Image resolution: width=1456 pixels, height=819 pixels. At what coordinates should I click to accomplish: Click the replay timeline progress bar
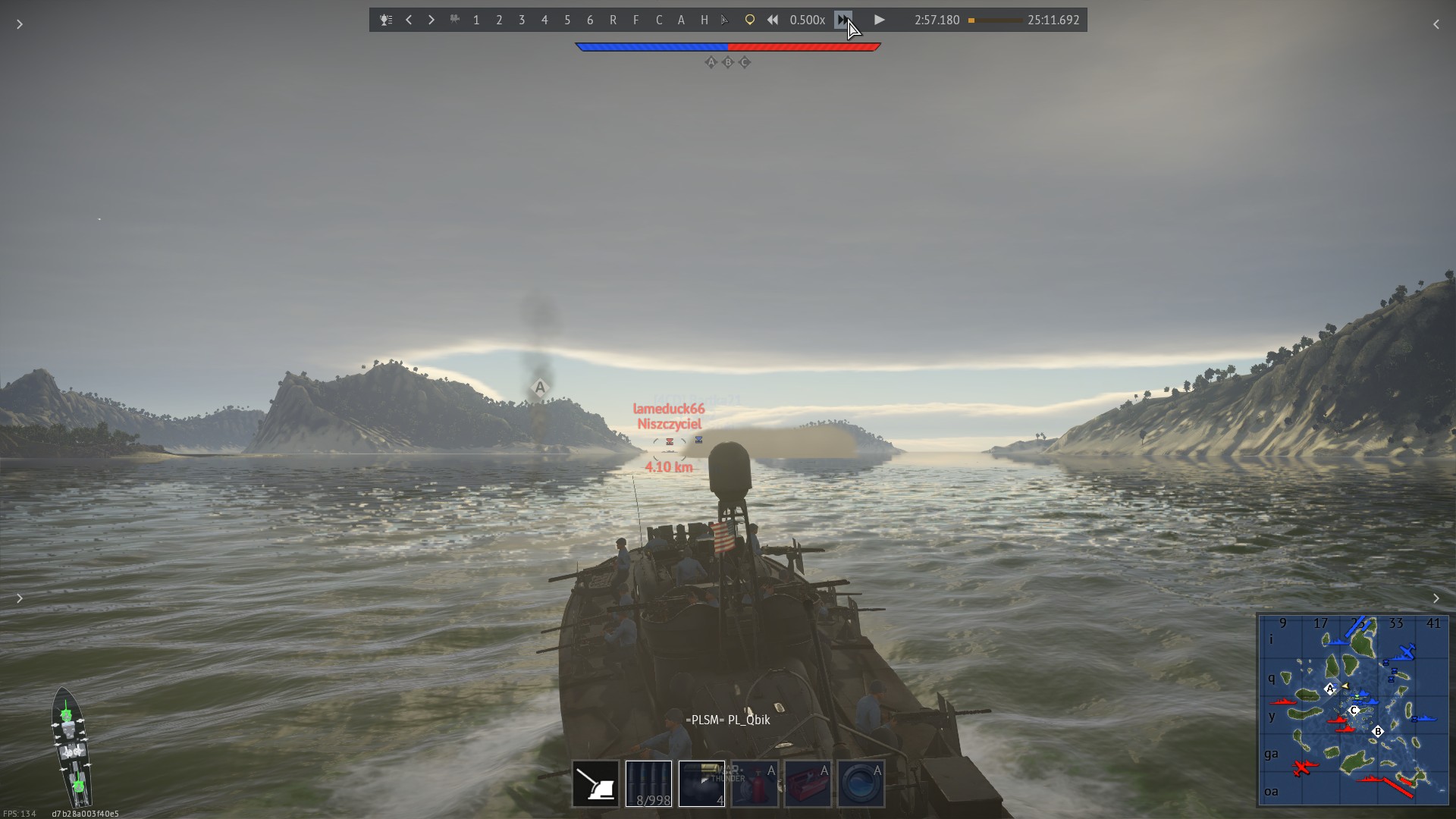click(993, 20)
